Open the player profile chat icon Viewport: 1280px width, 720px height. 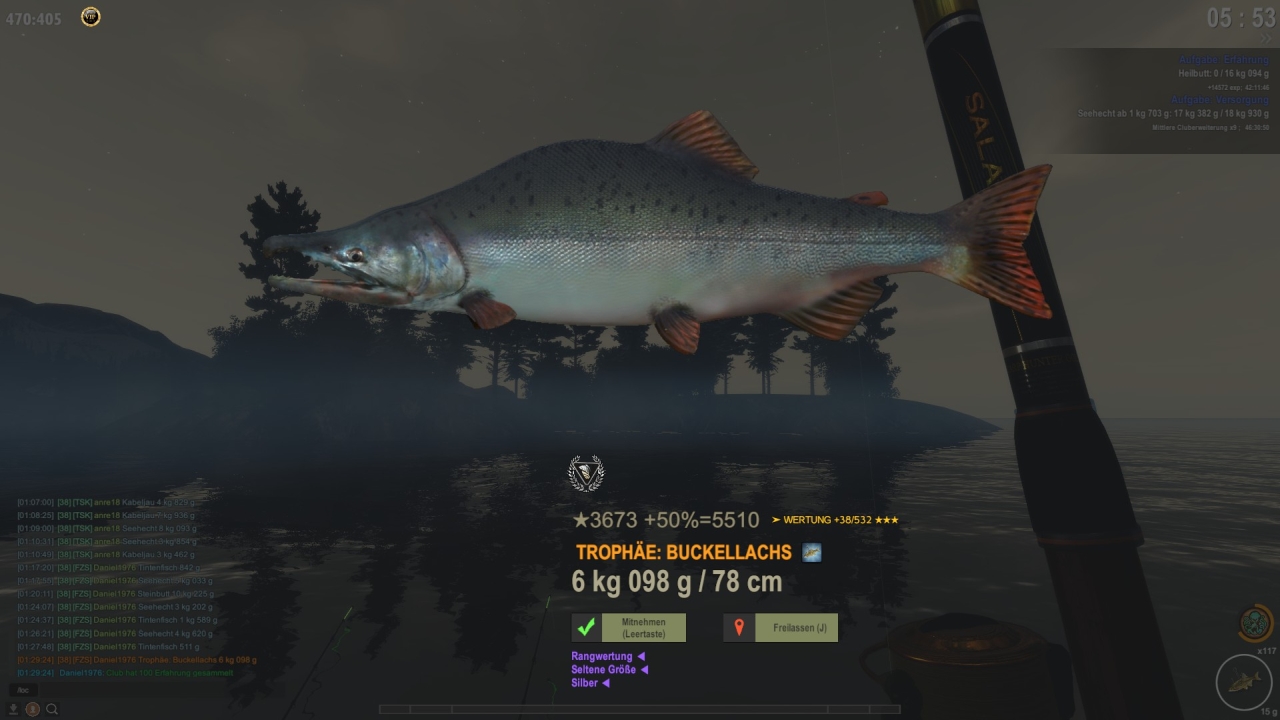(x=33, y=709)
